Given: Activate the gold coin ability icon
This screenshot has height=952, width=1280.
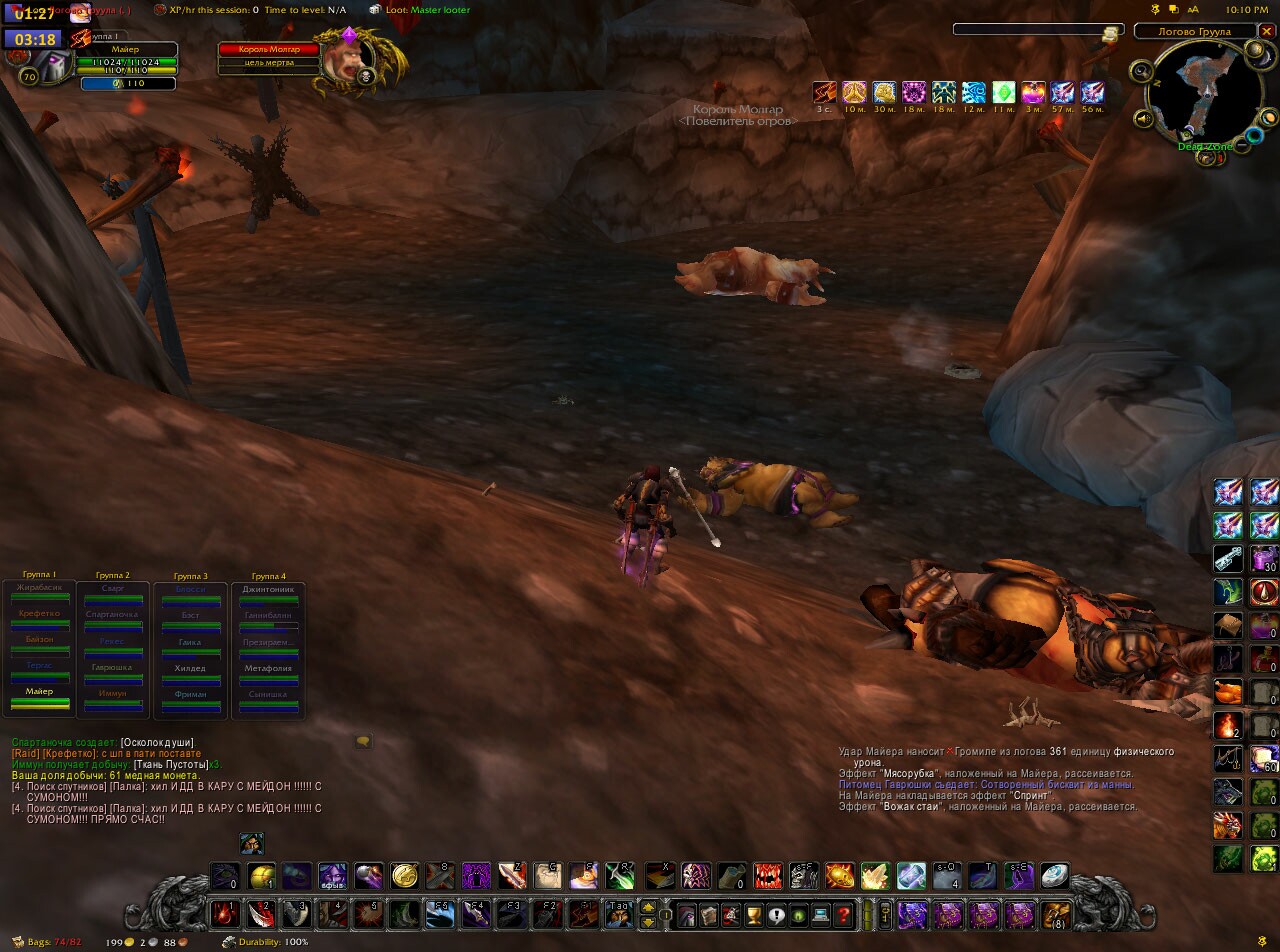Looking at the screenshot, I should coord(404,876).
